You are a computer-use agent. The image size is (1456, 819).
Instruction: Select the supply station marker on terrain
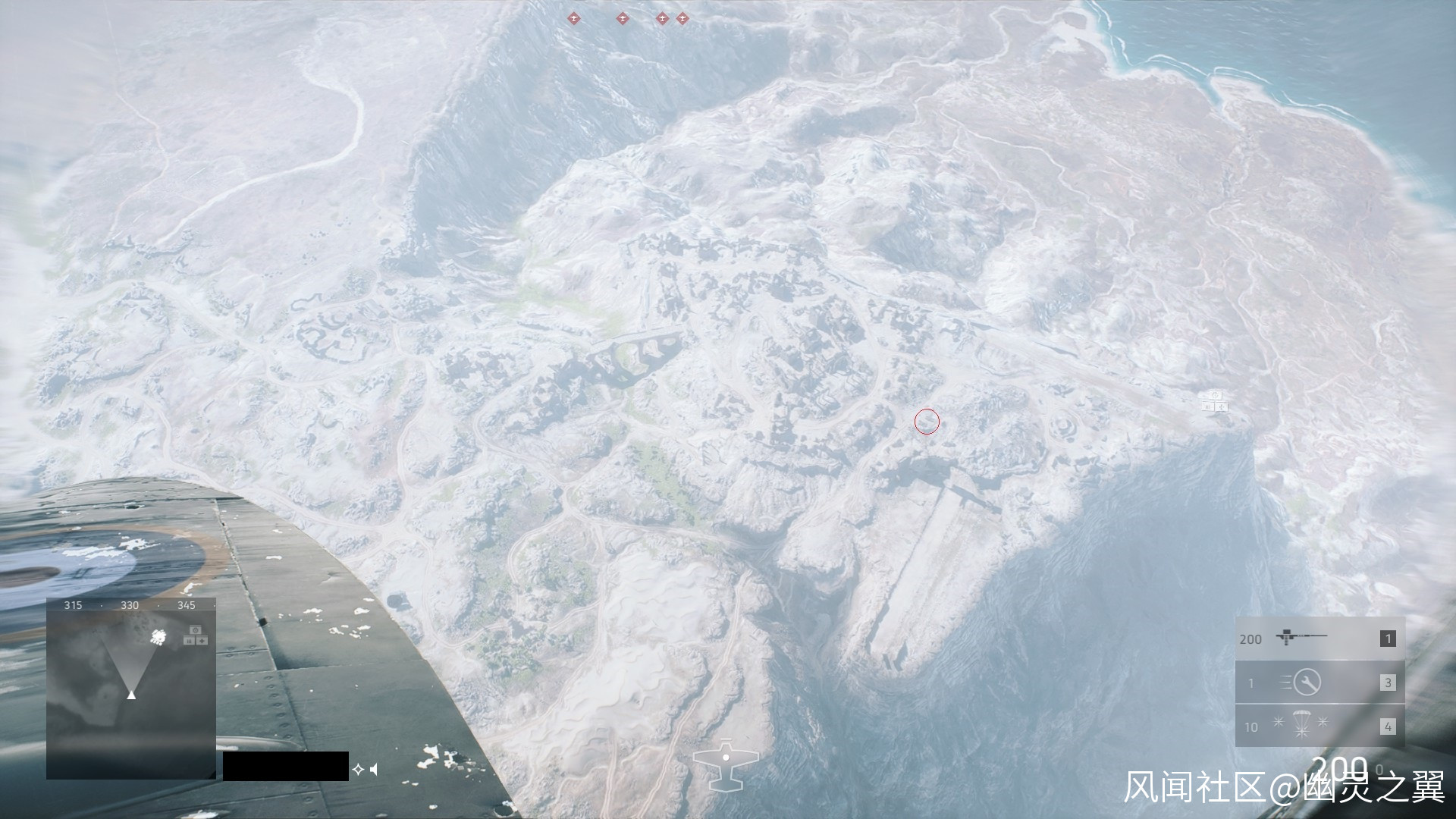1214,402
